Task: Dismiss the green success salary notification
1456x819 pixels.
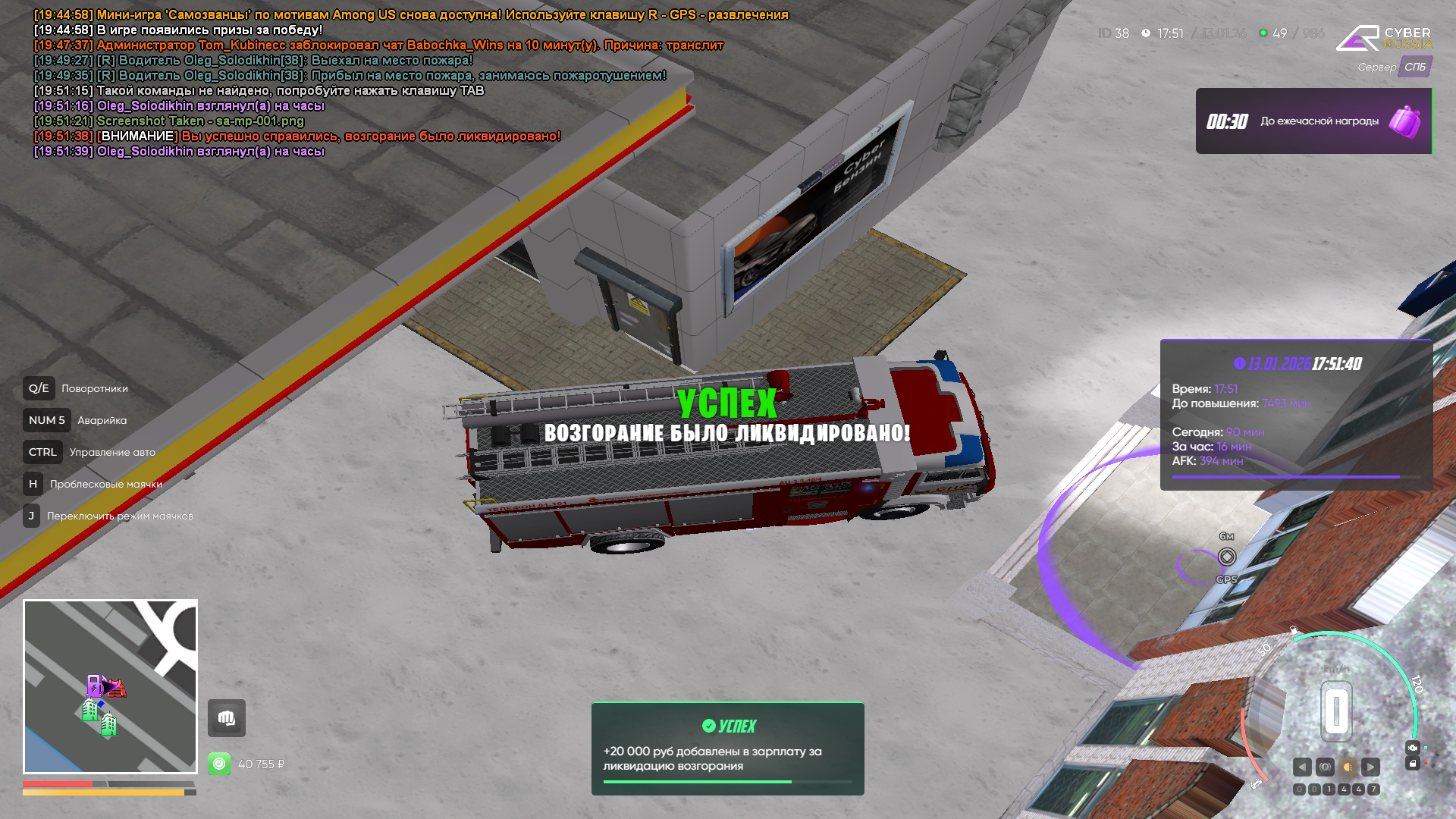Action: pyautogui.click(x=727, y=748)
